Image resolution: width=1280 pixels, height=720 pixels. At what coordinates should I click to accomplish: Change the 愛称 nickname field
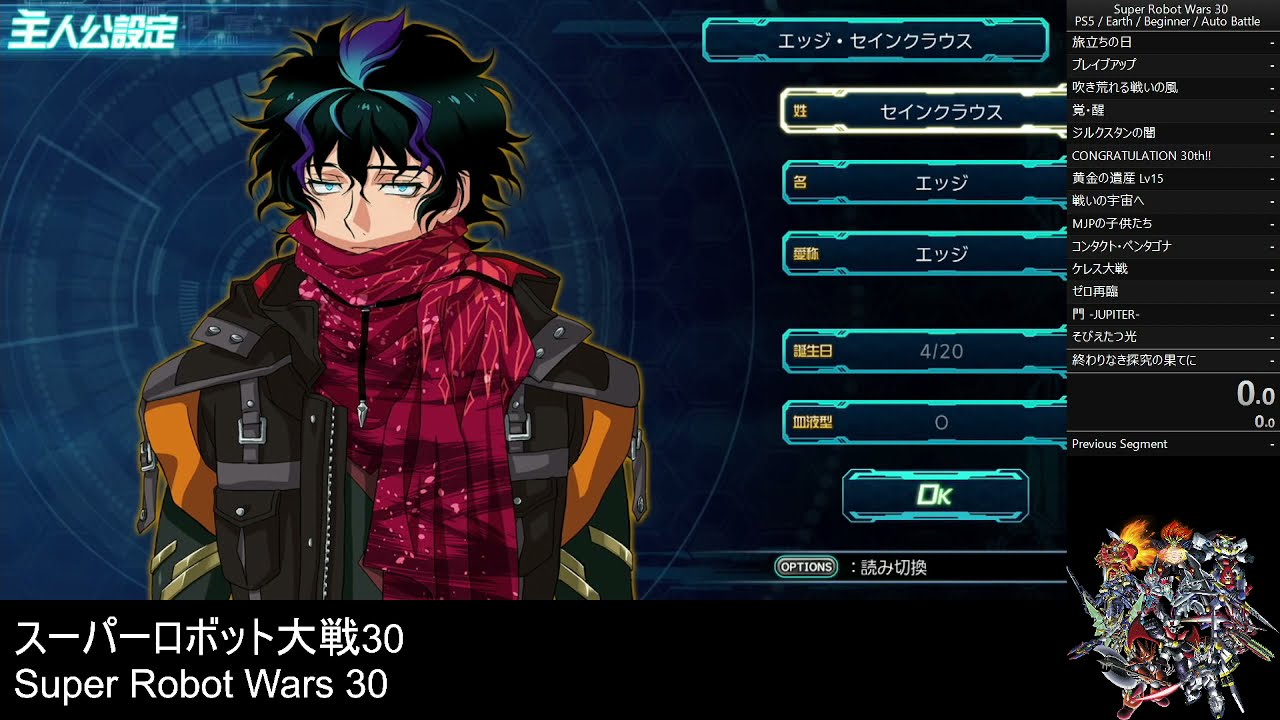[x=925, y=254]
